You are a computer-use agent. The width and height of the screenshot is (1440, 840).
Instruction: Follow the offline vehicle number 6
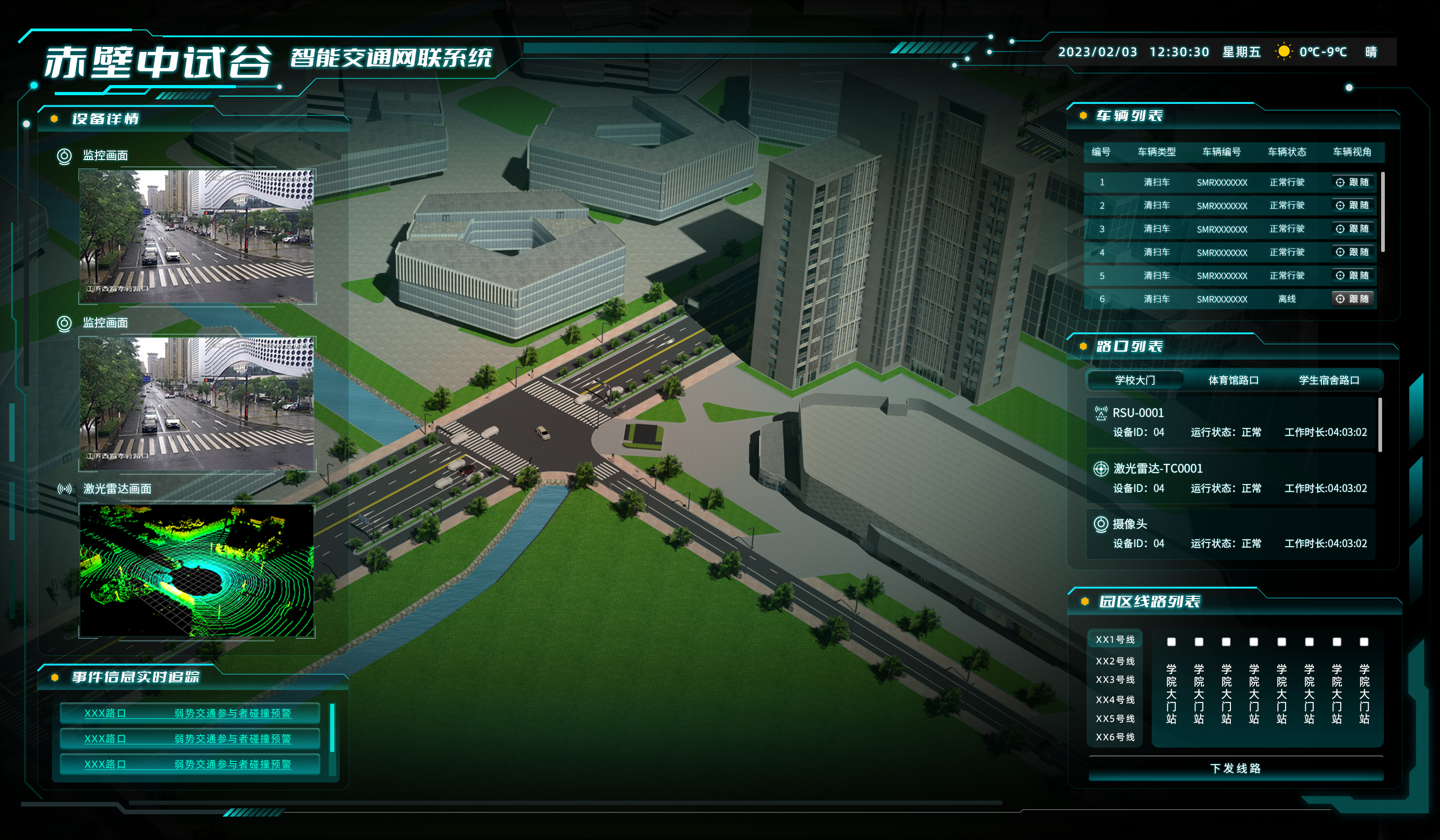[1353, 299]
